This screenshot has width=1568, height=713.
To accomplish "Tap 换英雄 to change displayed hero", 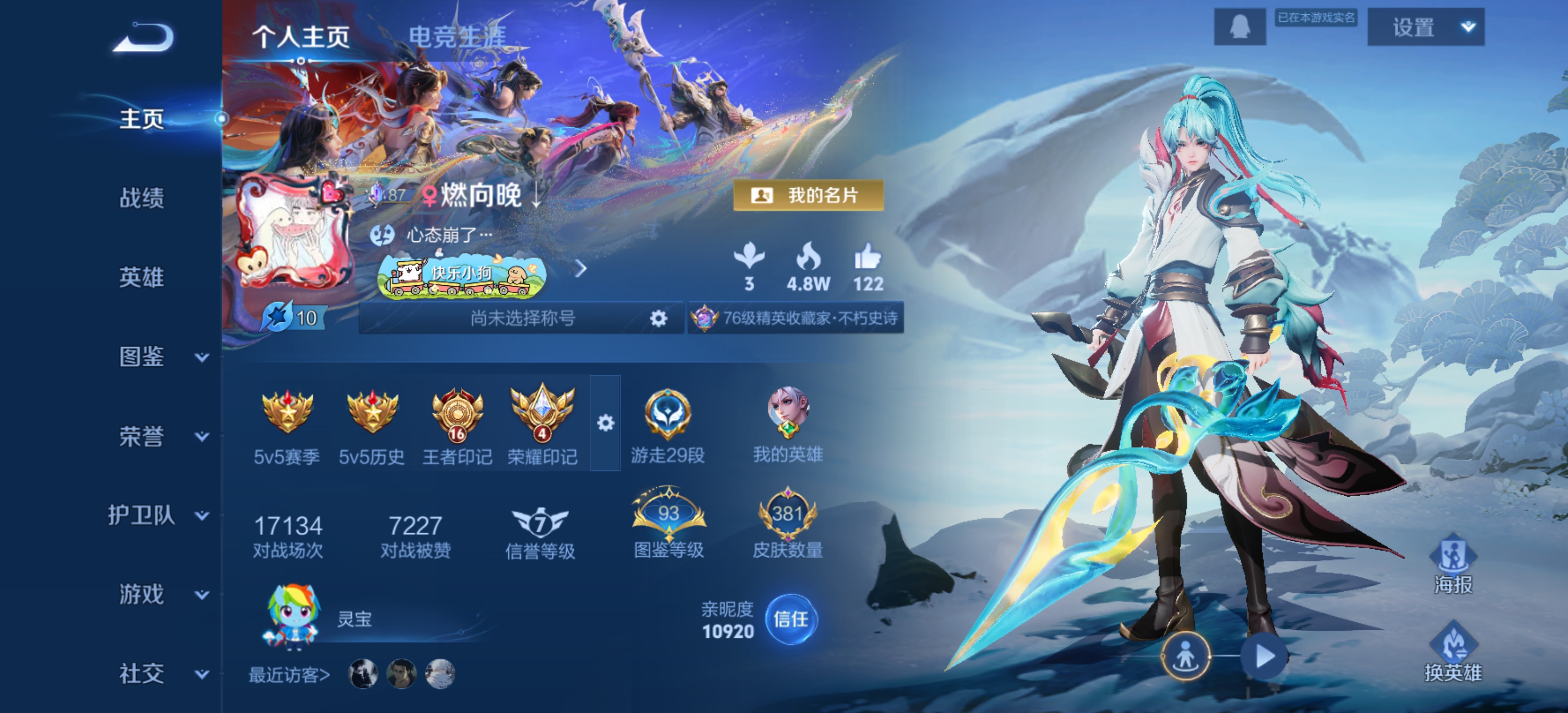I will pos(1453,653).
